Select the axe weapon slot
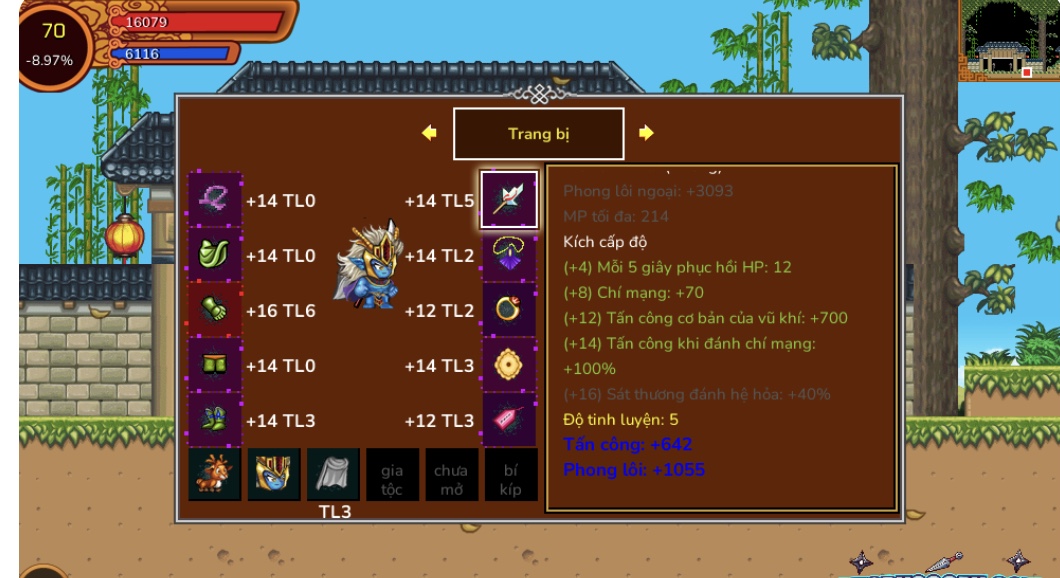 coord(509,200)
